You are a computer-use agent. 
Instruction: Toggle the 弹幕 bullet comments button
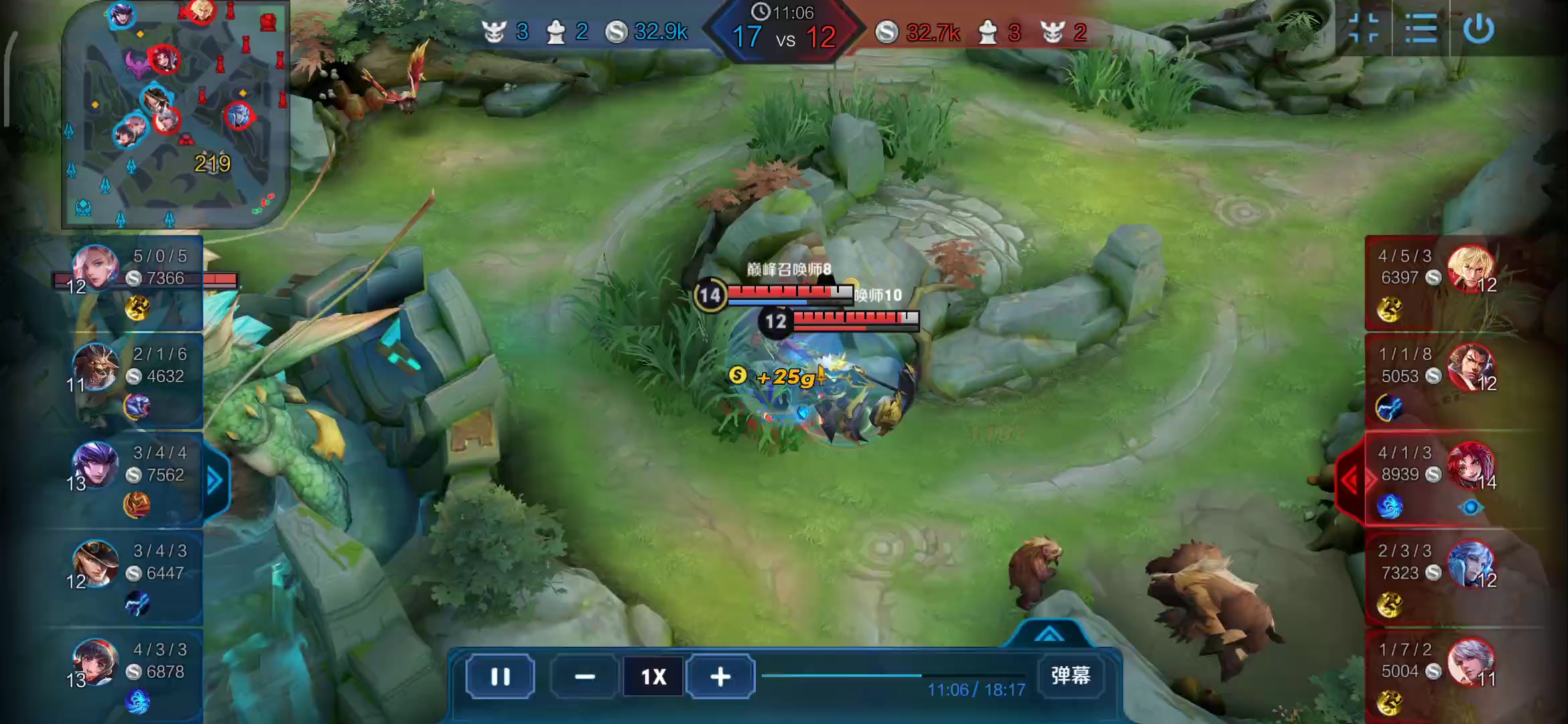pos(1070,675)
